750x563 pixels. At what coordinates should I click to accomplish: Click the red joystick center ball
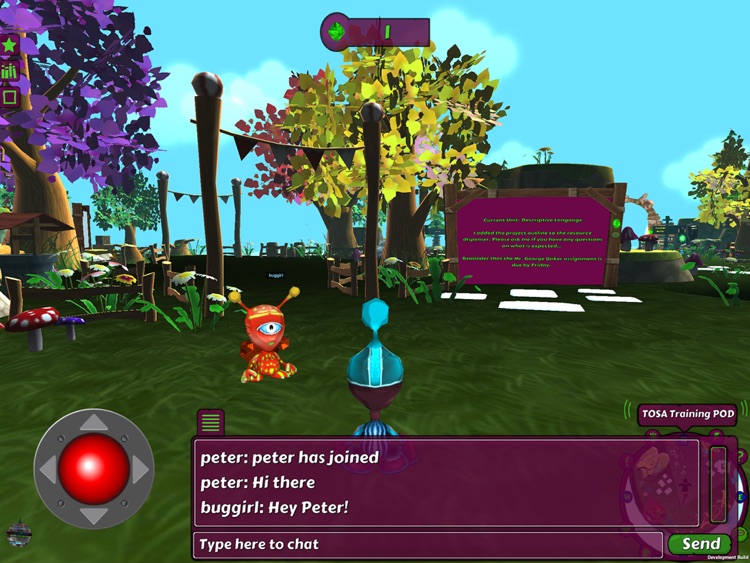92,469
